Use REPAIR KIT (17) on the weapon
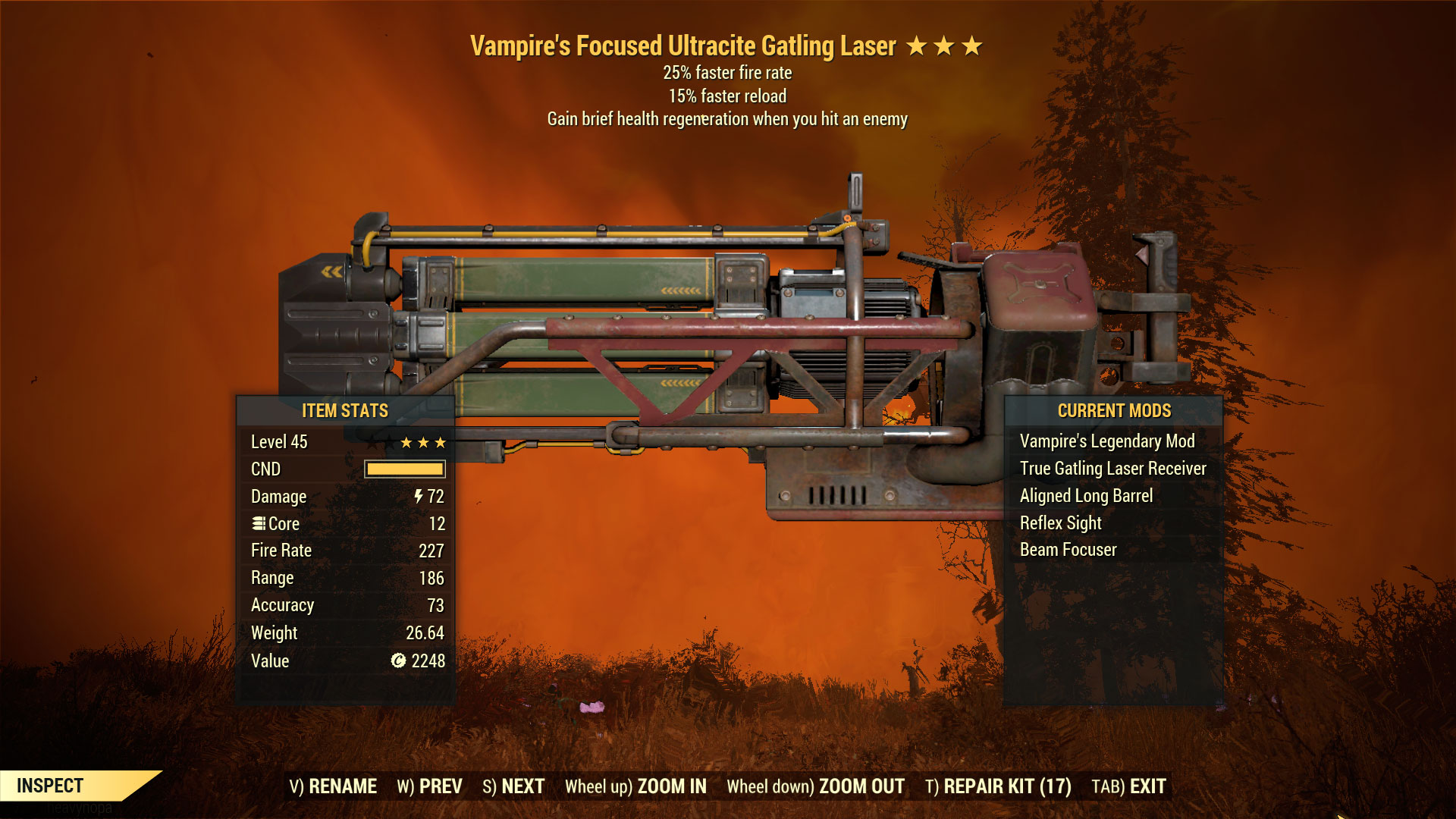The image size is (1456, 819). tap(998, 786)
